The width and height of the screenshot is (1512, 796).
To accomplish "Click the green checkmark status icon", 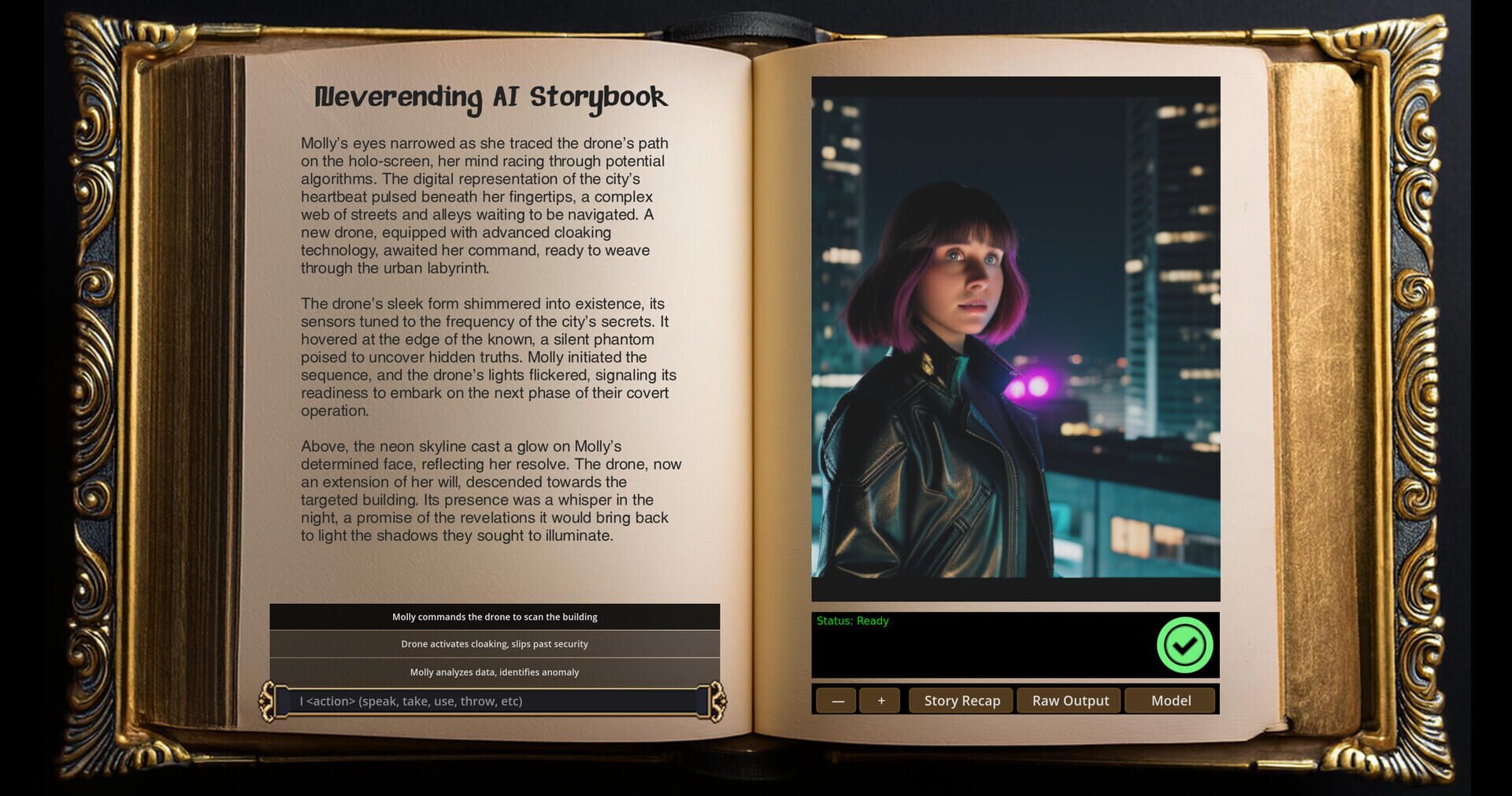I will coord(1184,645).
